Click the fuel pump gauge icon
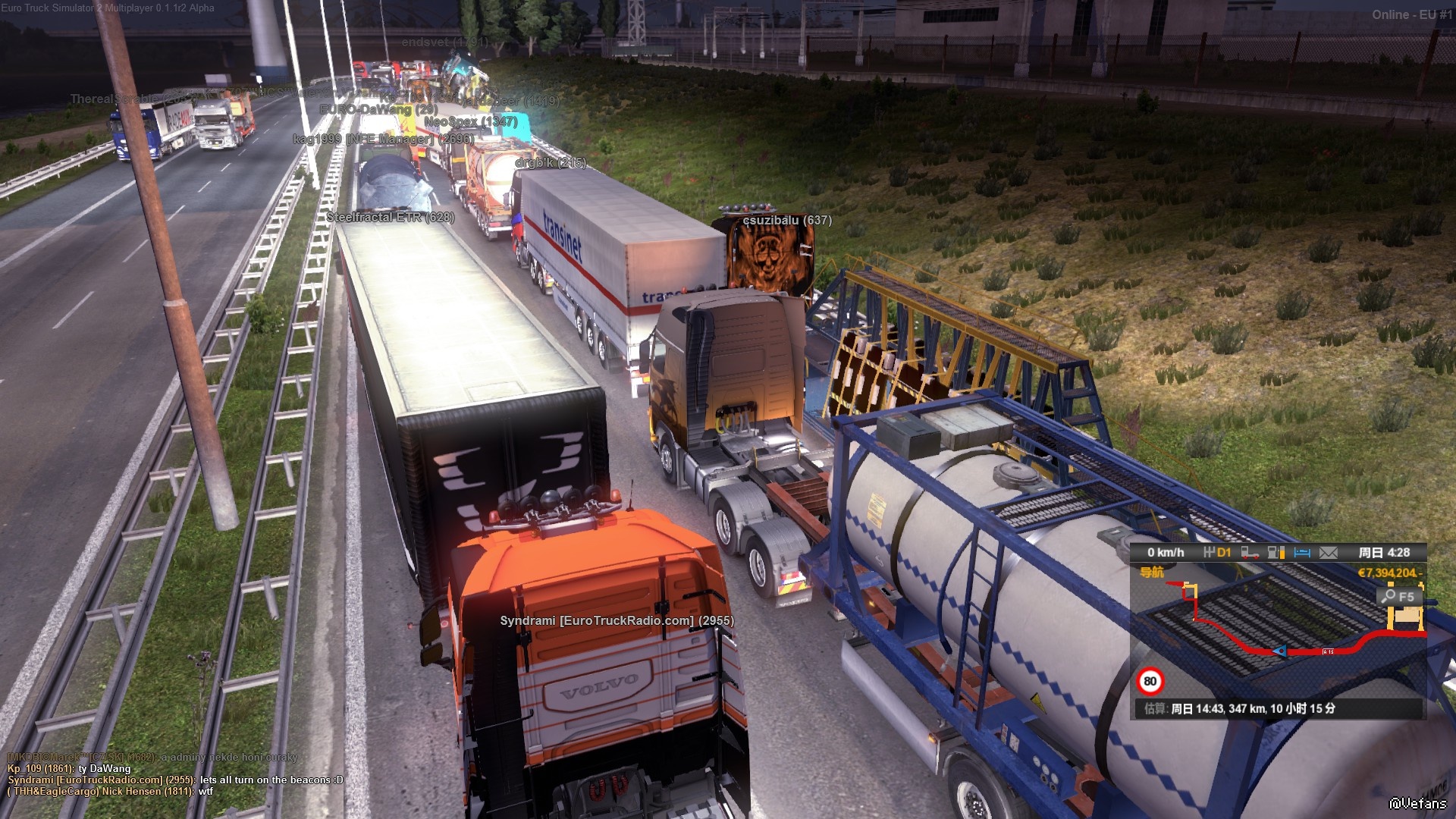The width and height of the screenshot is (1456, 819). pyautogui.click(x=1276, y=553)
